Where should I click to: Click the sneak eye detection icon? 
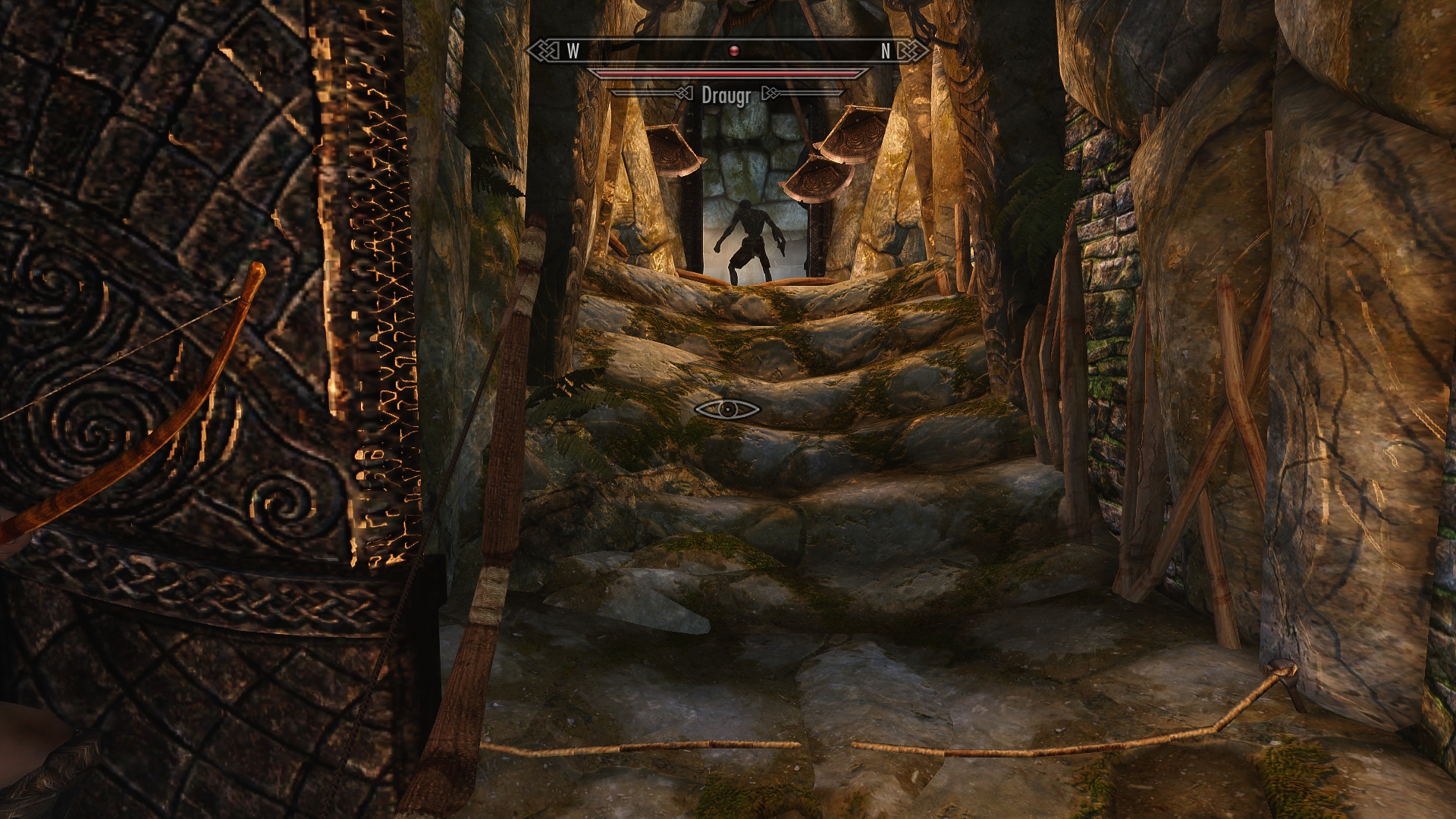(727, 409)
